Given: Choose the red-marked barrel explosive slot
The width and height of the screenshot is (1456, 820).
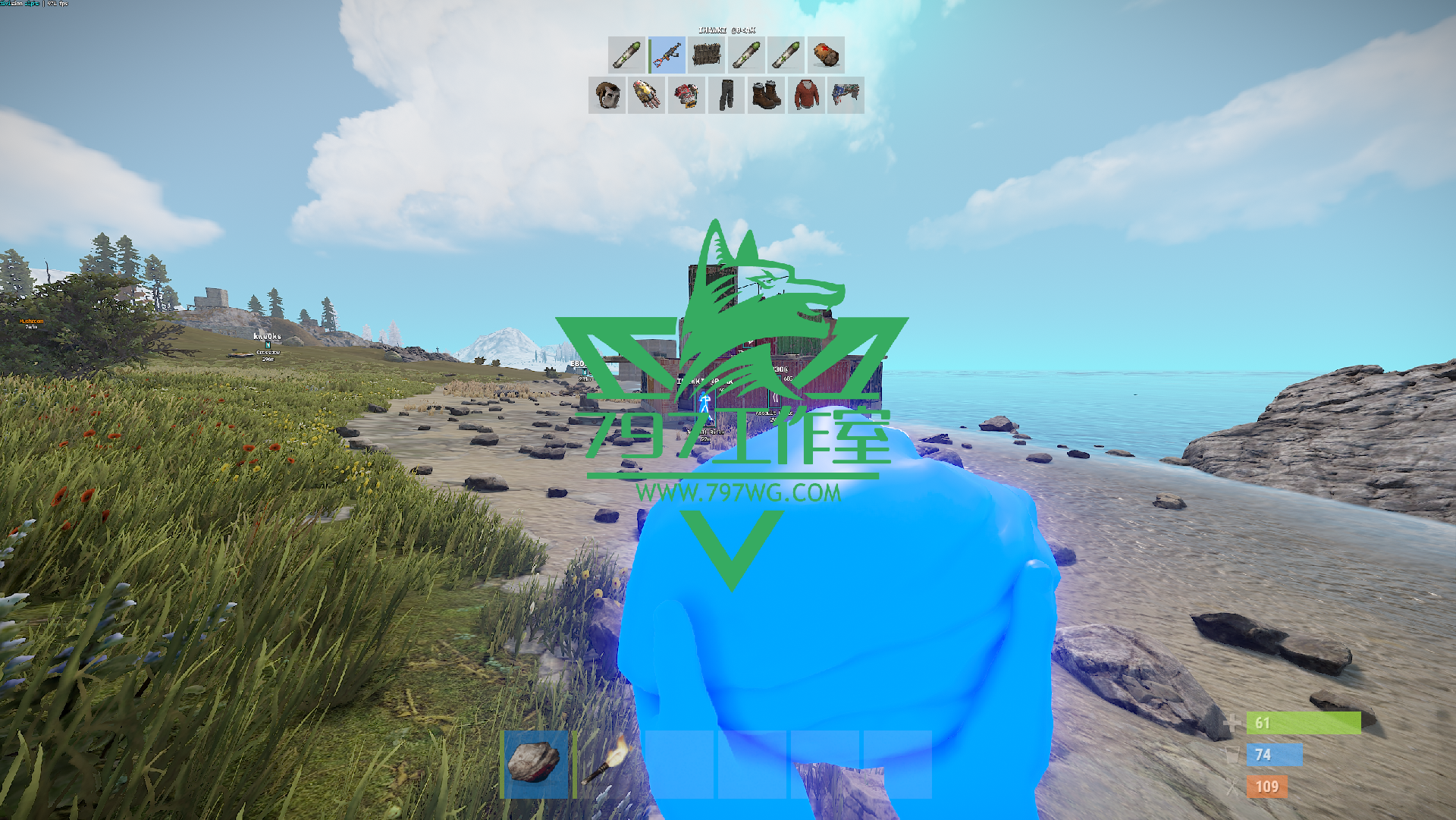Looking at the screenshot, I should 826,55.
